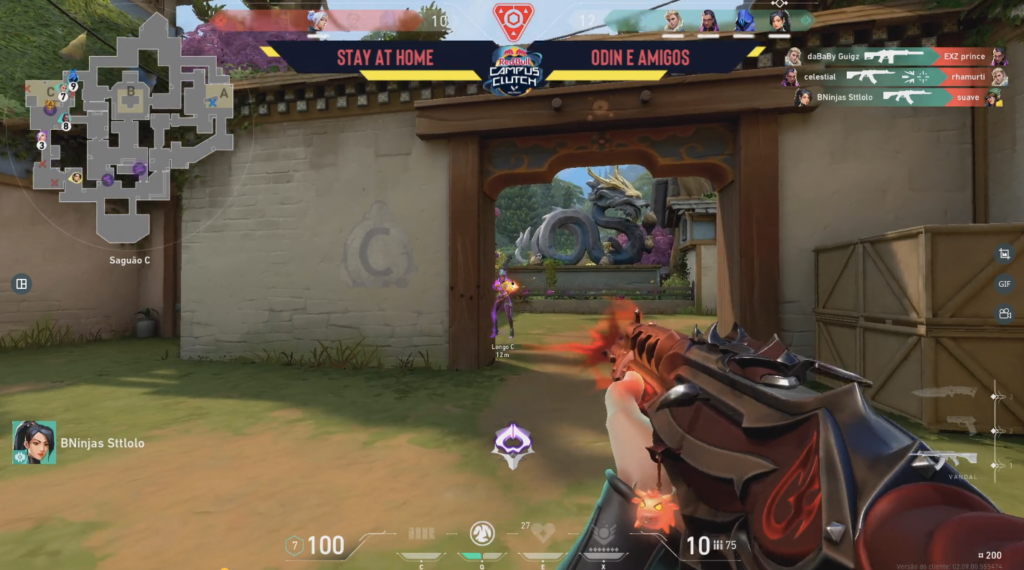The width and height of the screenshot is (1024, 570).
Task: Activate the Q ability icon
Action: (x=481, y=533)
